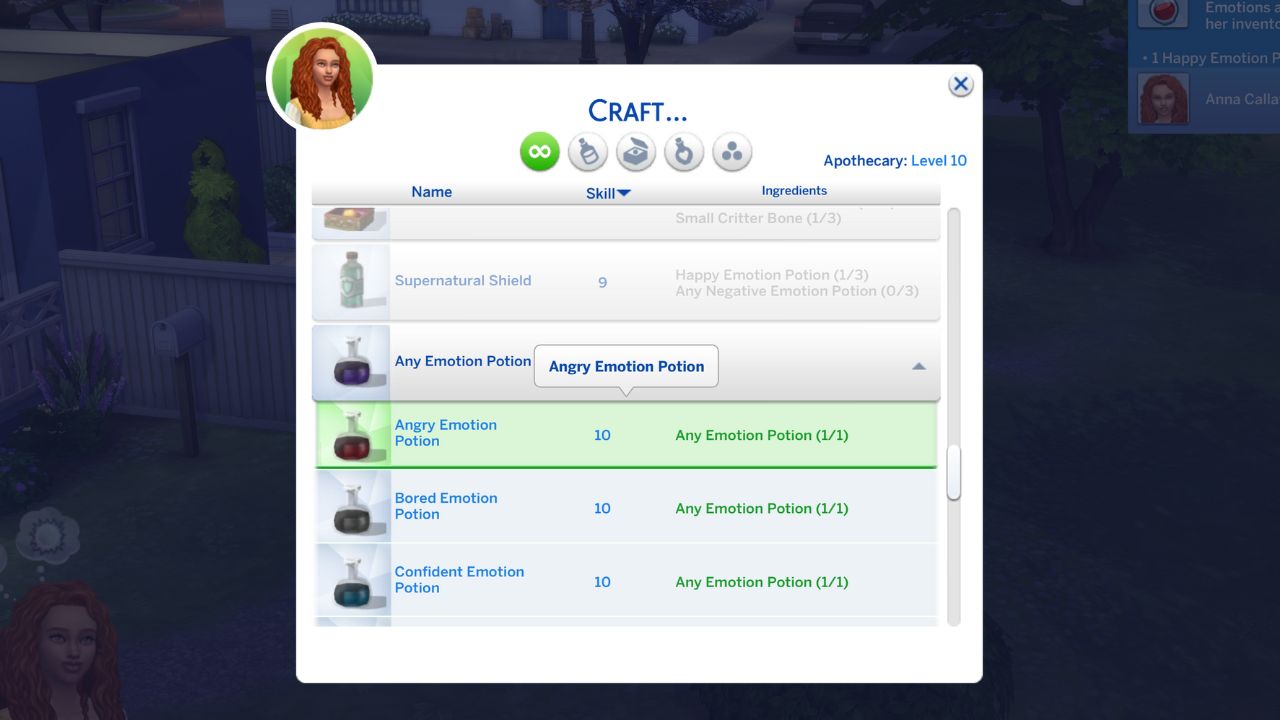The width and height of the screenshot is (1280, 720).
Task: Click the Apothecary Level 10 skill text
Action: (895, 160)
